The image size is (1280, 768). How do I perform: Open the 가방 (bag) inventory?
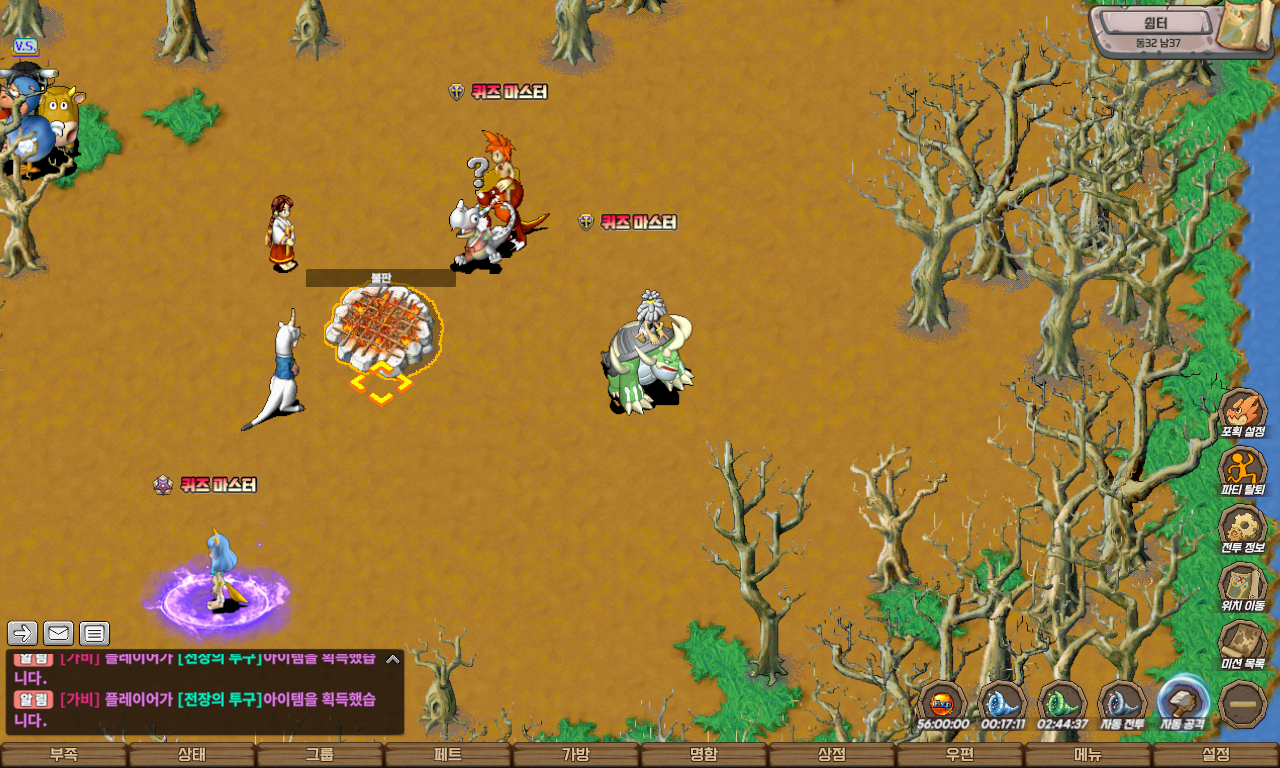click(576, 755)
